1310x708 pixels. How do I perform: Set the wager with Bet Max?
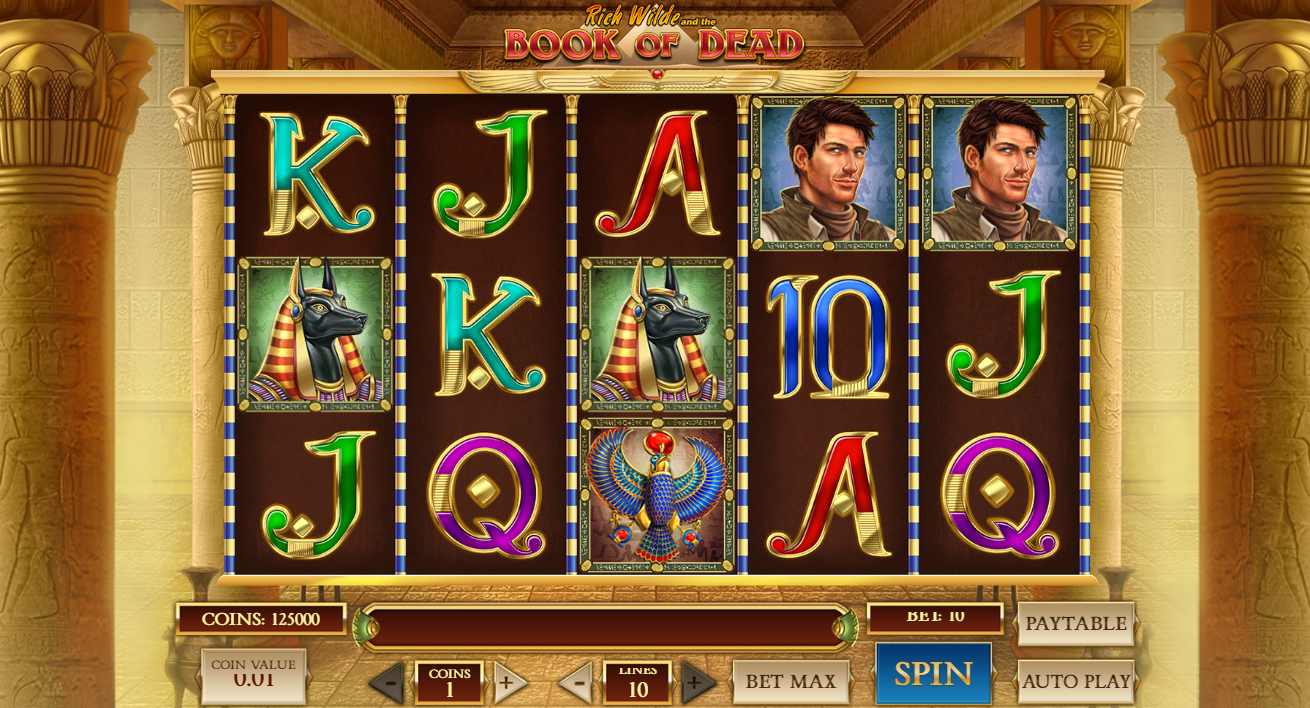coord(790,682)
